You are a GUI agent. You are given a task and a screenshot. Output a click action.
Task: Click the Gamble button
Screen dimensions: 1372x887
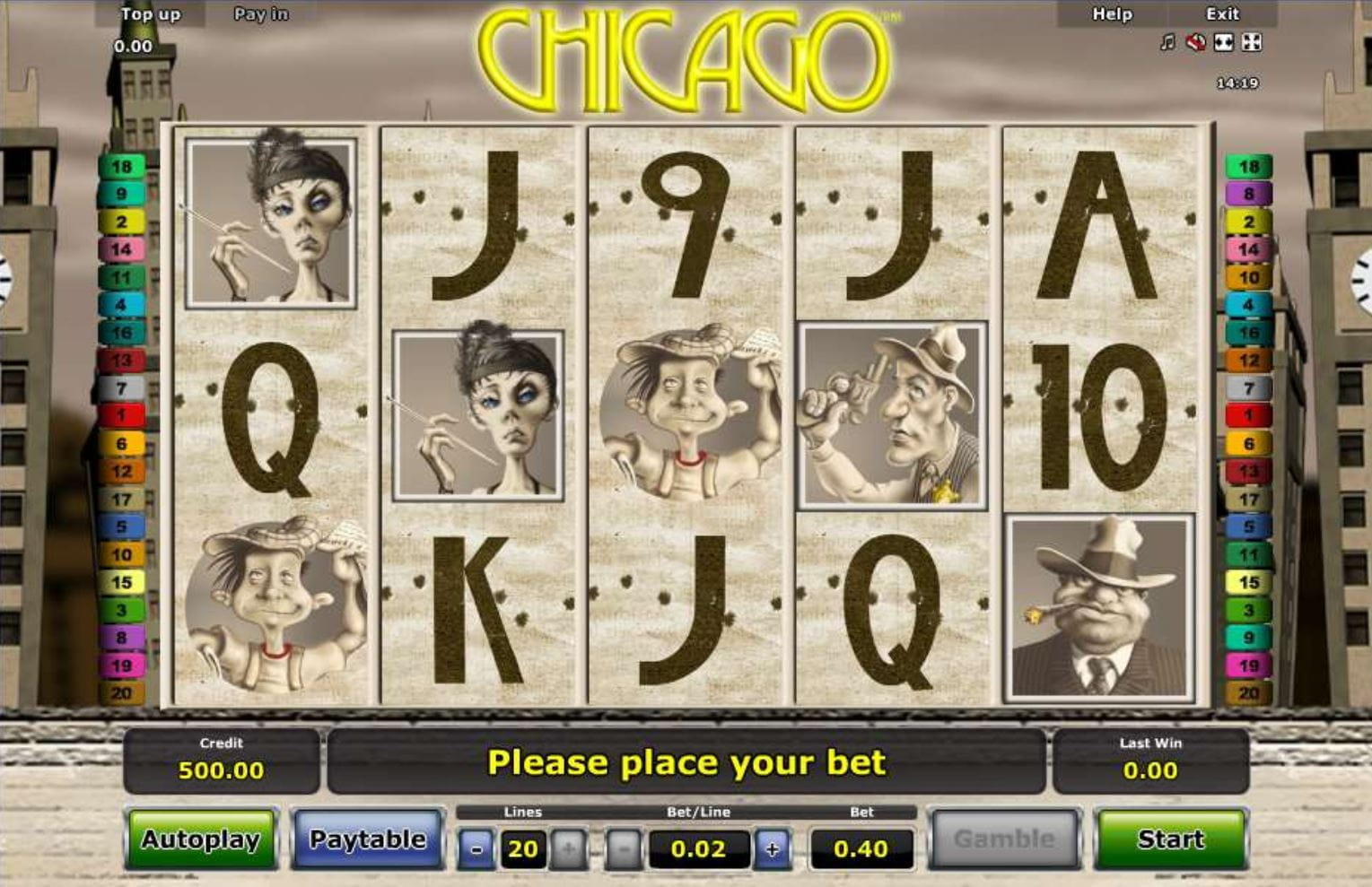(x=1003, y=839)
